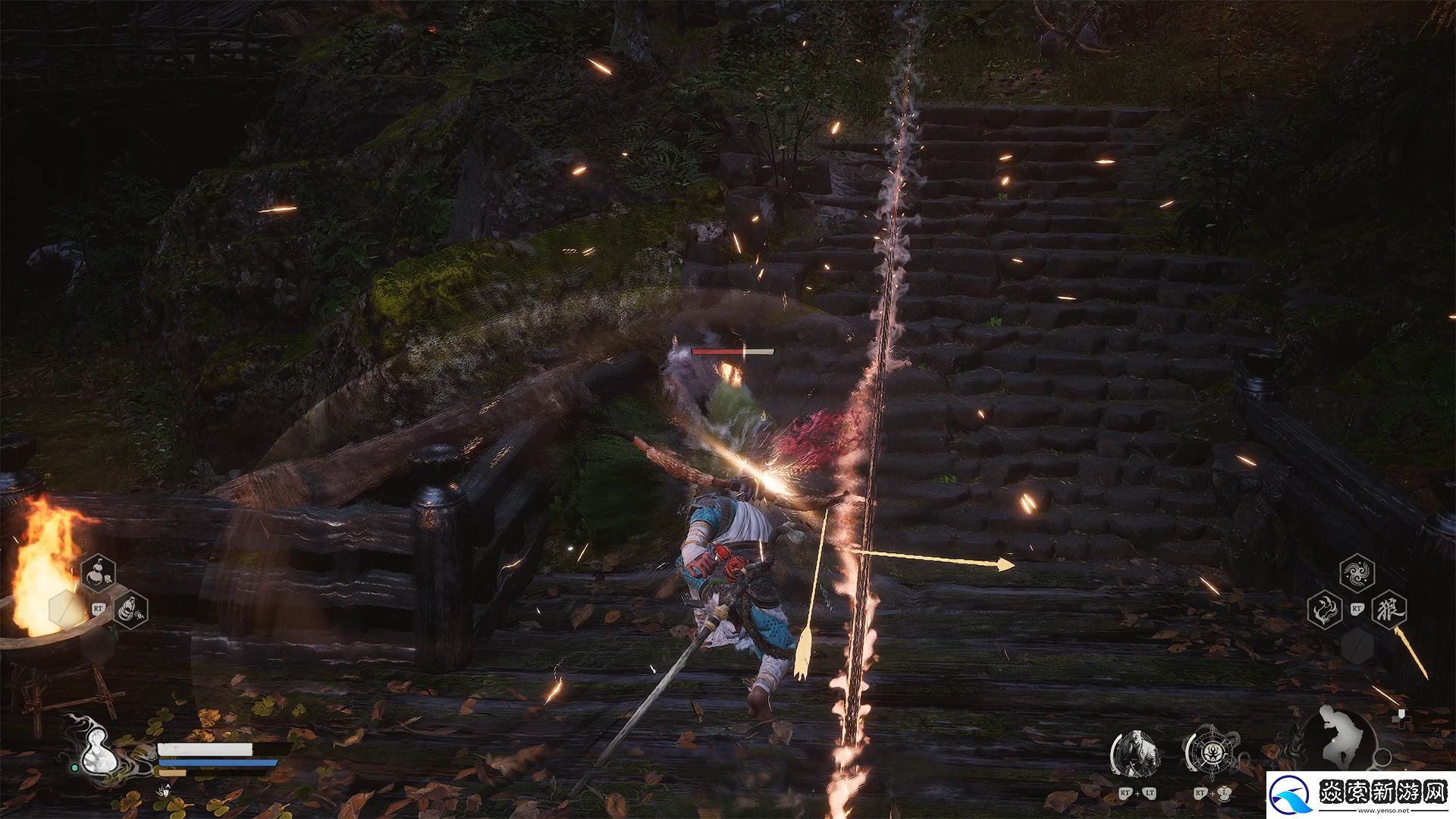
Task: Cast the swirling cloud spell
Action: 1357,573
